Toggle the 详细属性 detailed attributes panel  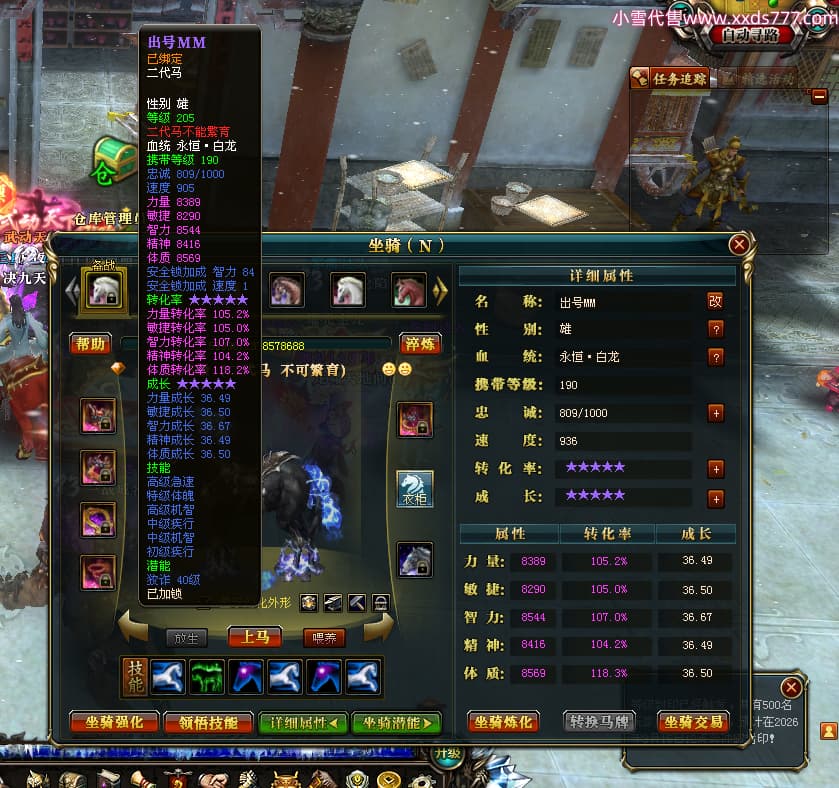point(303,722)
